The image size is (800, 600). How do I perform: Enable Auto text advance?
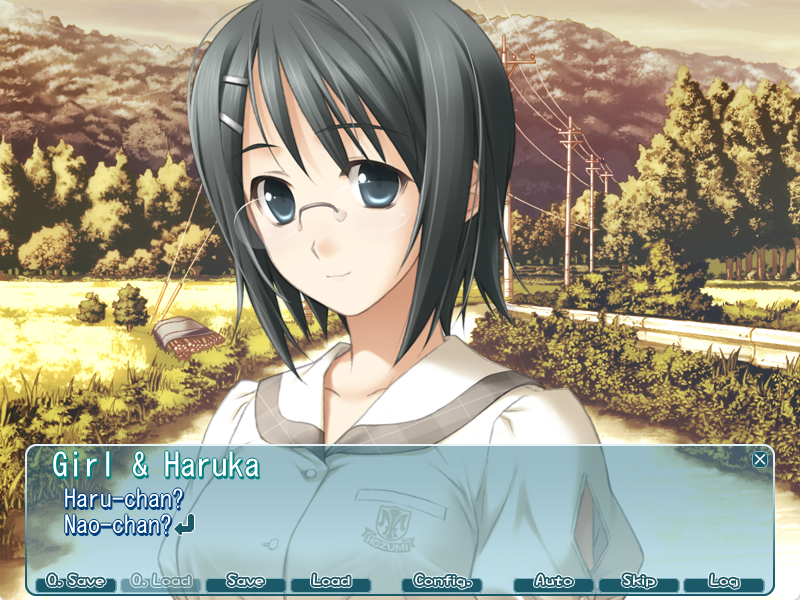pos(554,581)
